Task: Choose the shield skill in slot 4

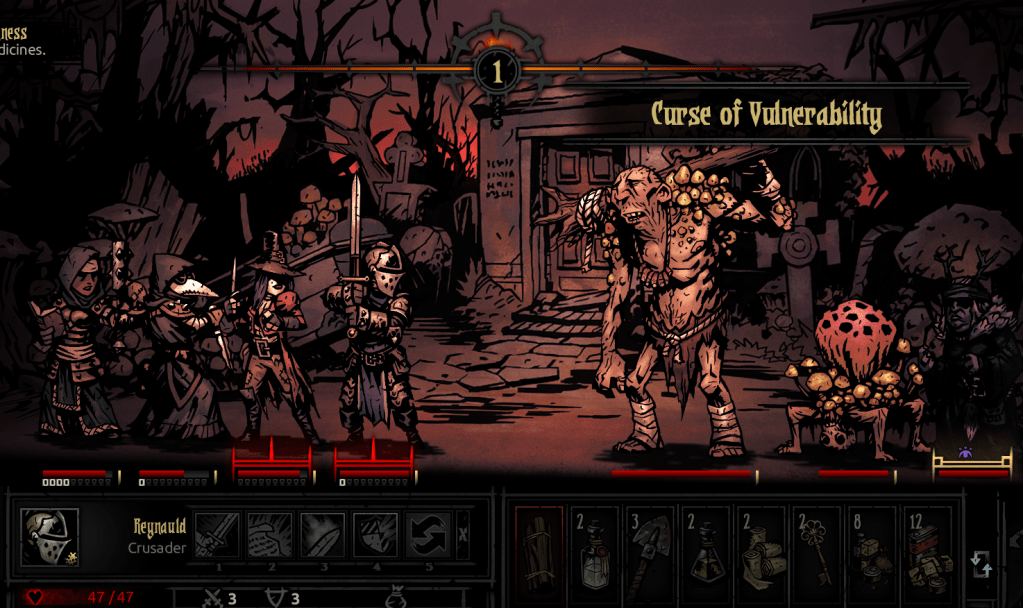Action: (375, 535)
